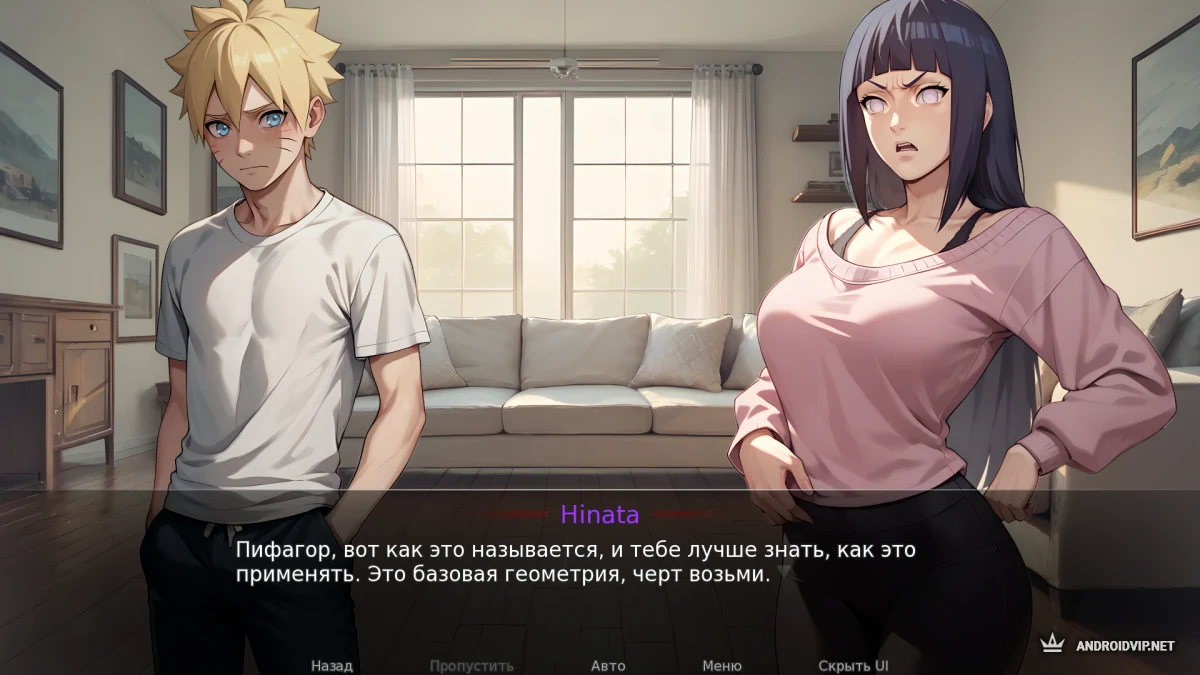This screenshot has width=1200, height=675.
Task: Open the Меню option
Action: pos(722,666)
